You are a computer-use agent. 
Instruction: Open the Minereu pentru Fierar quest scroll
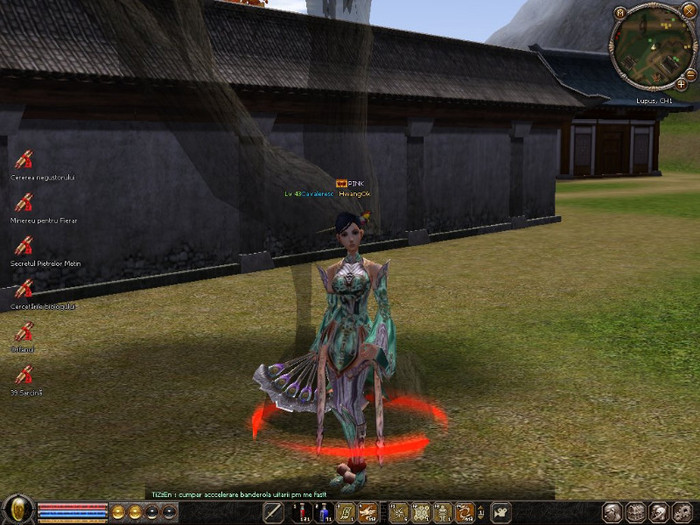[24, 202]
